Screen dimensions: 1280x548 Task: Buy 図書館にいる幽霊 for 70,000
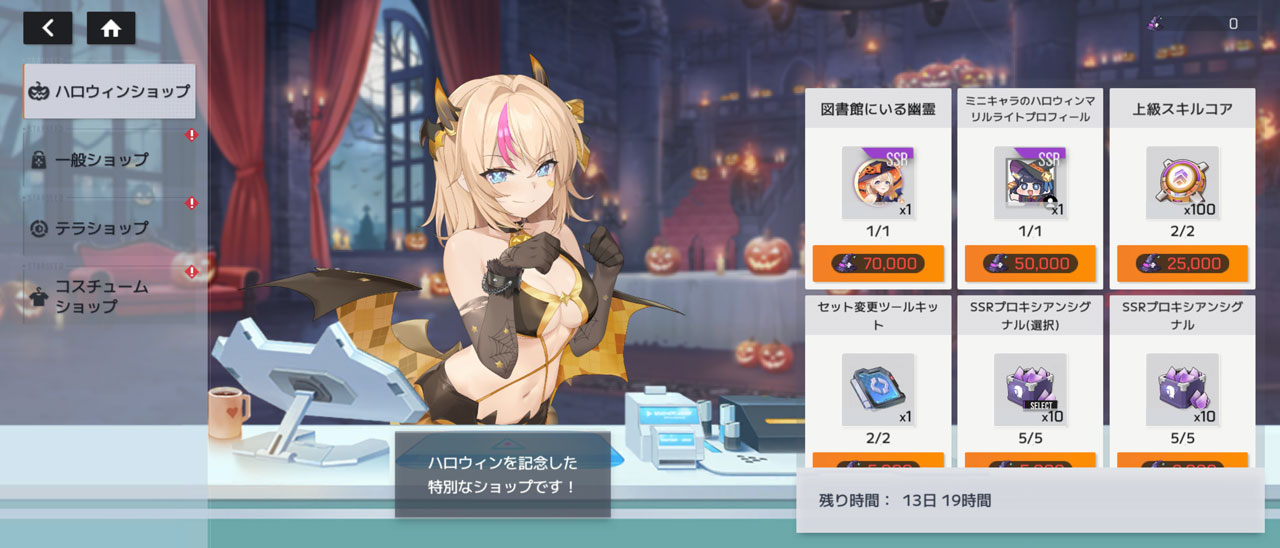pos(877,263)
